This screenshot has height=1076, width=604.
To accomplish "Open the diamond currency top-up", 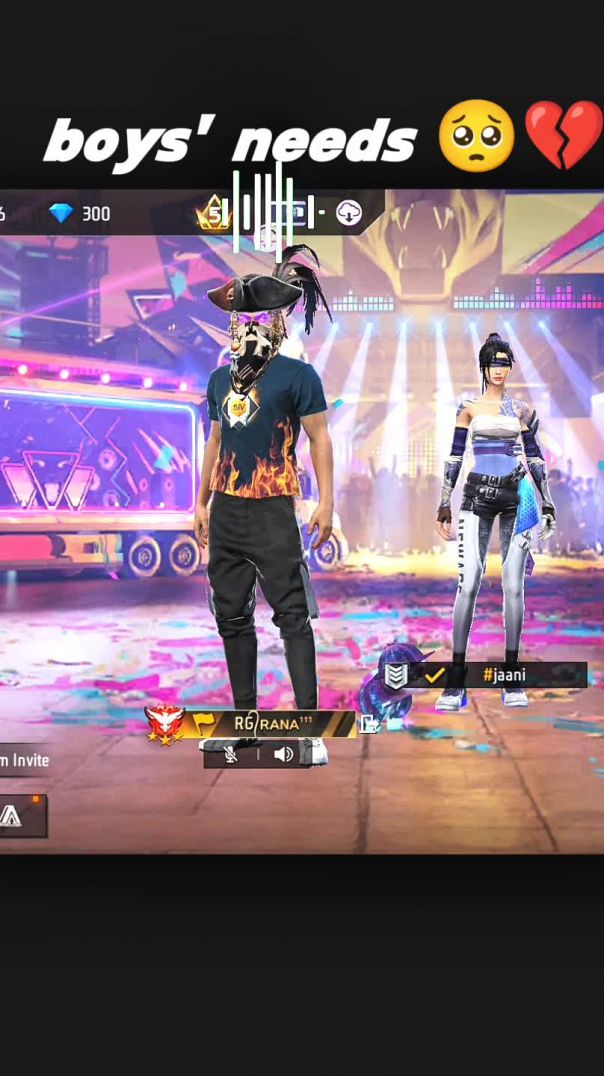I will coord(80,214).
